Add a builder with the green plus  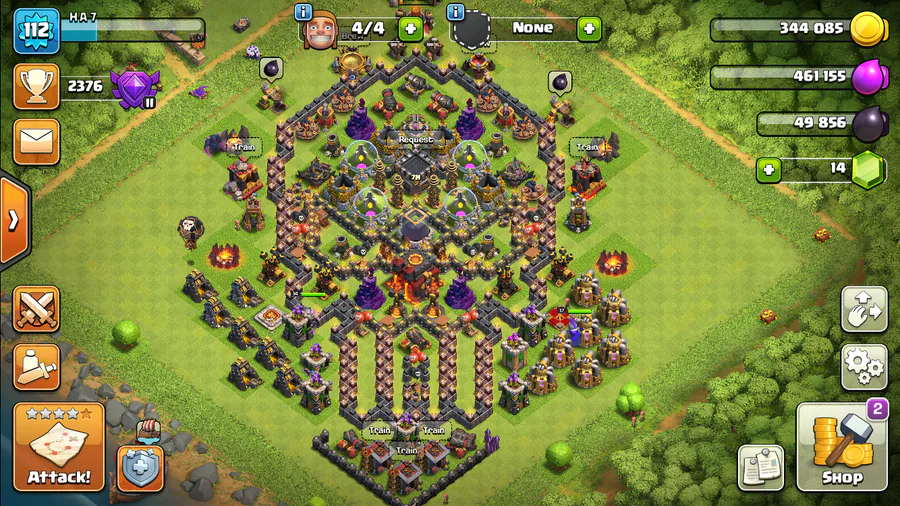408,28
